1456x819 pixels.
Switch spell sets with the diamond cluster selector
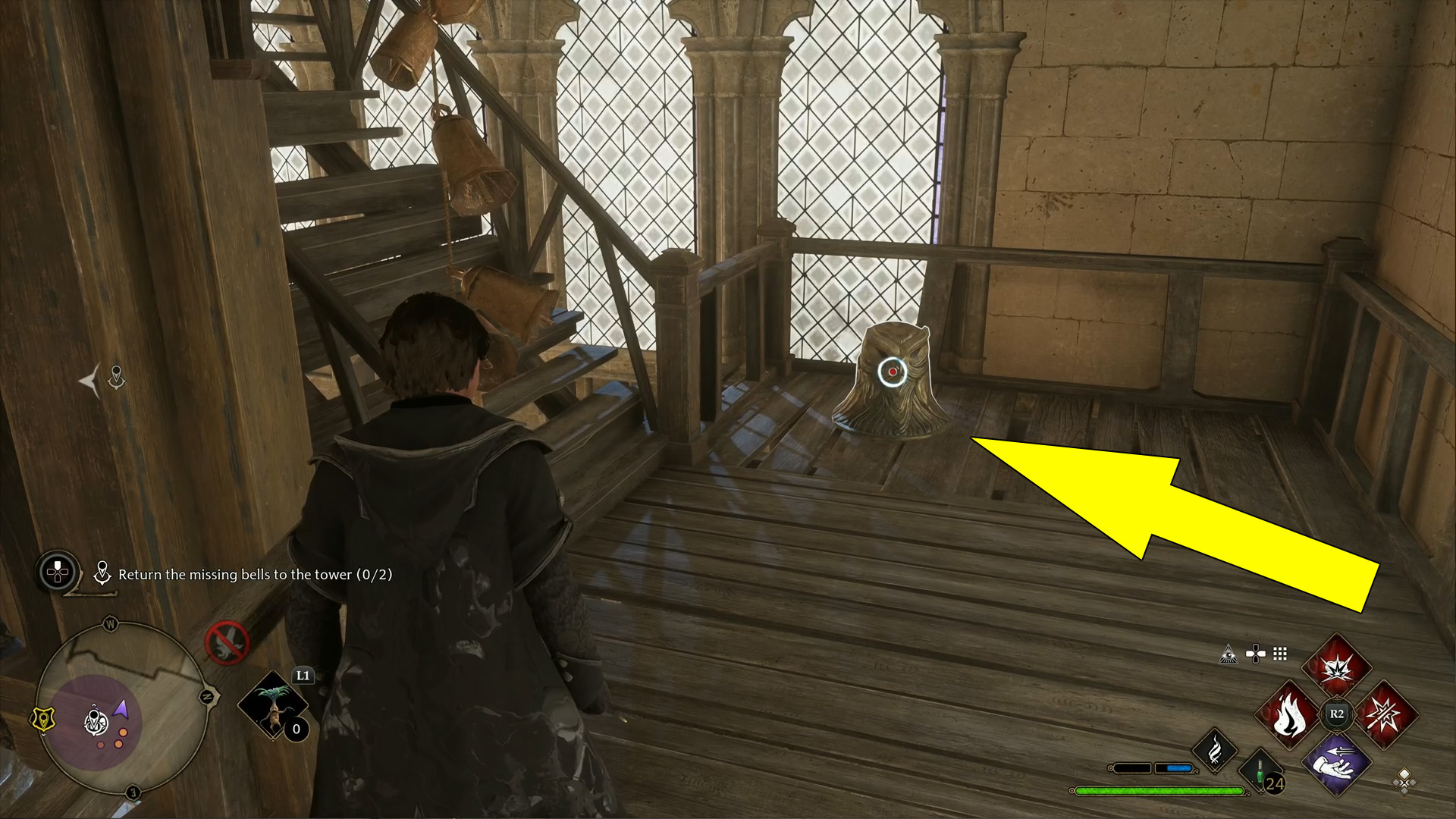[1404, 782]
